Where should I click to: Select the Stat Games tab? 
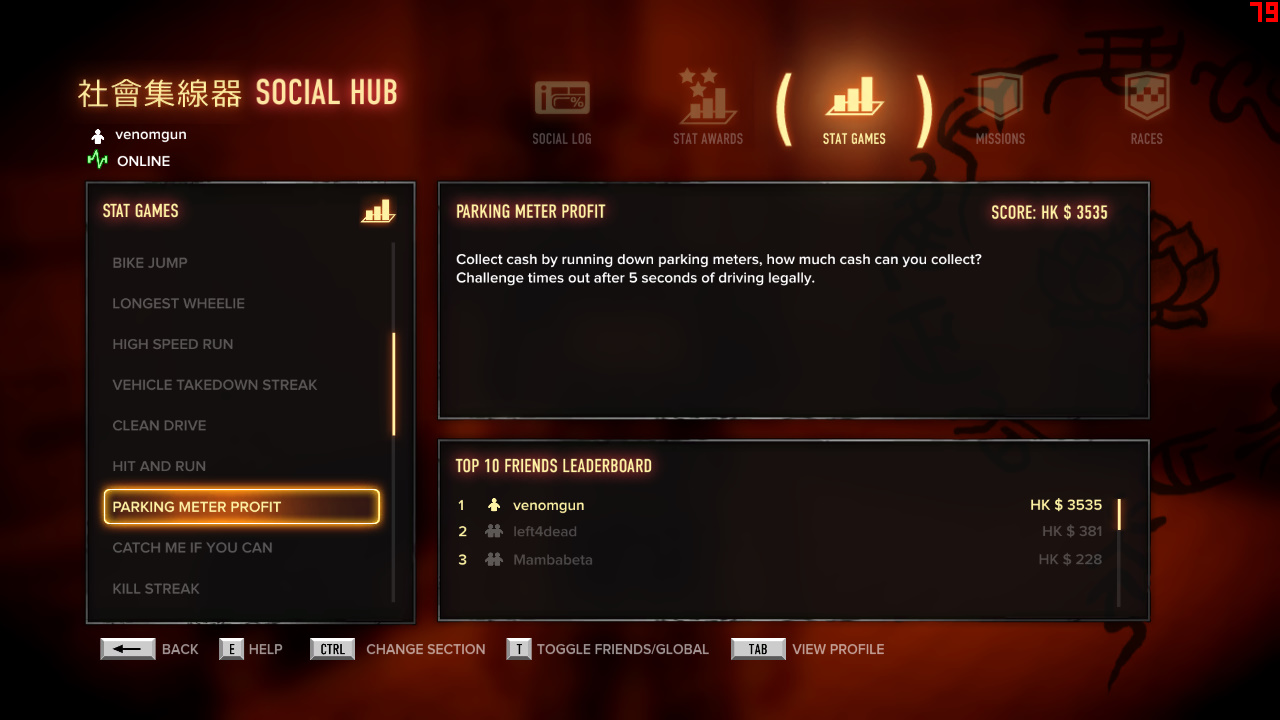click(x=854, y=112)
